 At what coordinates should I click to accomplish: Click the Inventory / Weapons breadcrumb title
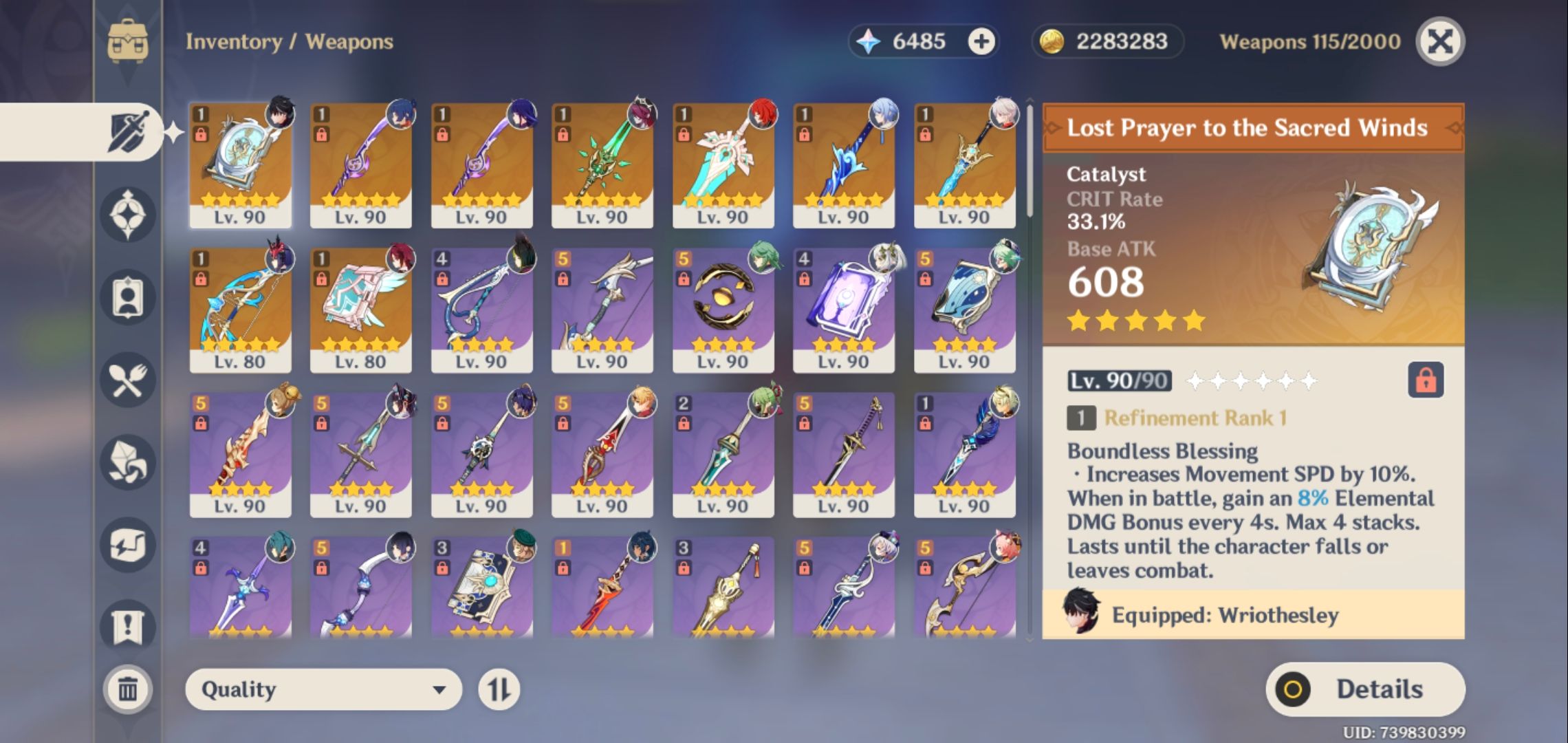[x=289, y=41]
